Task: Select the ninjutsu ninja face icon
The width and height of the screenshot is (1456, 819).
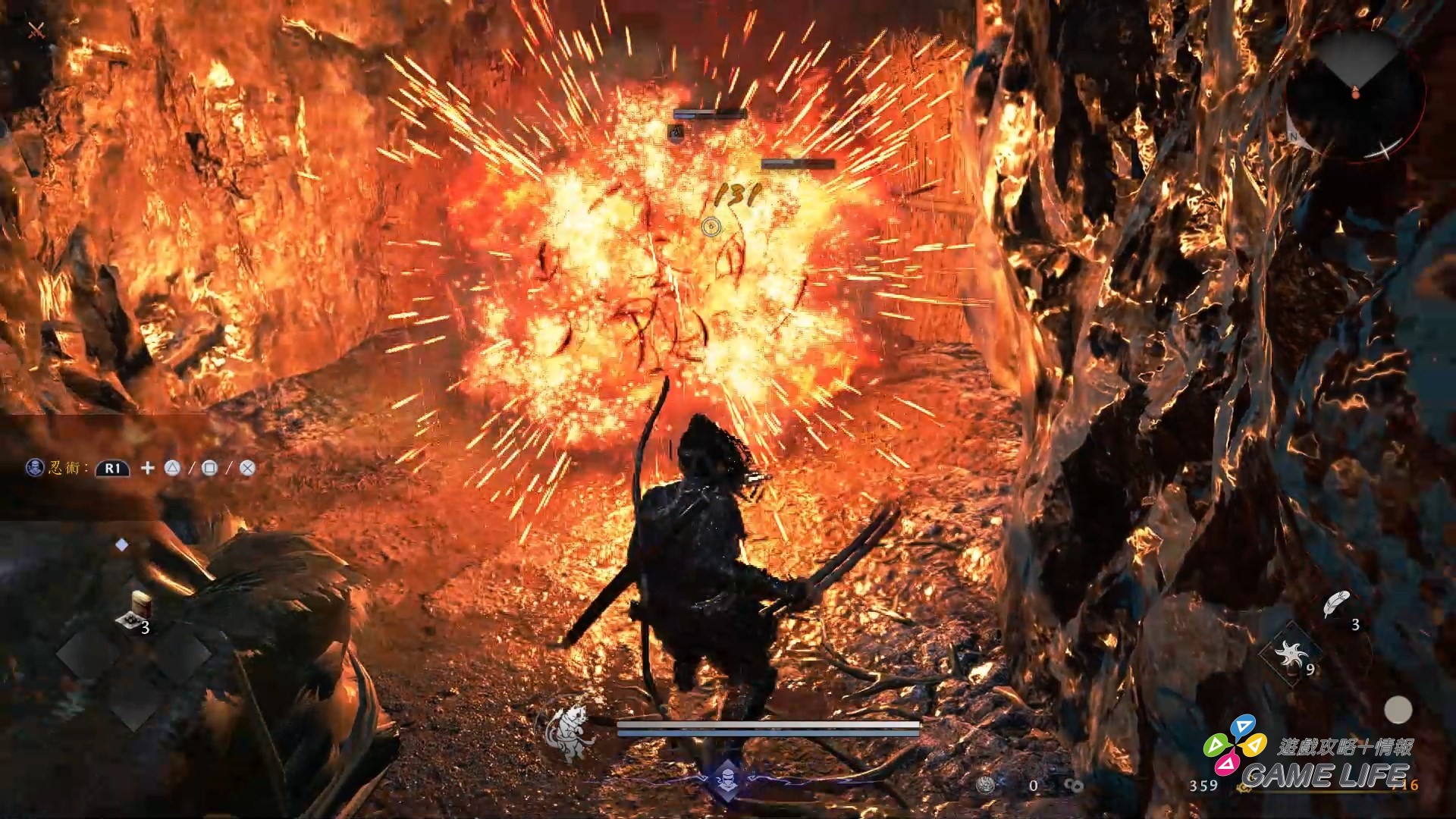Action: coord(33,468)
